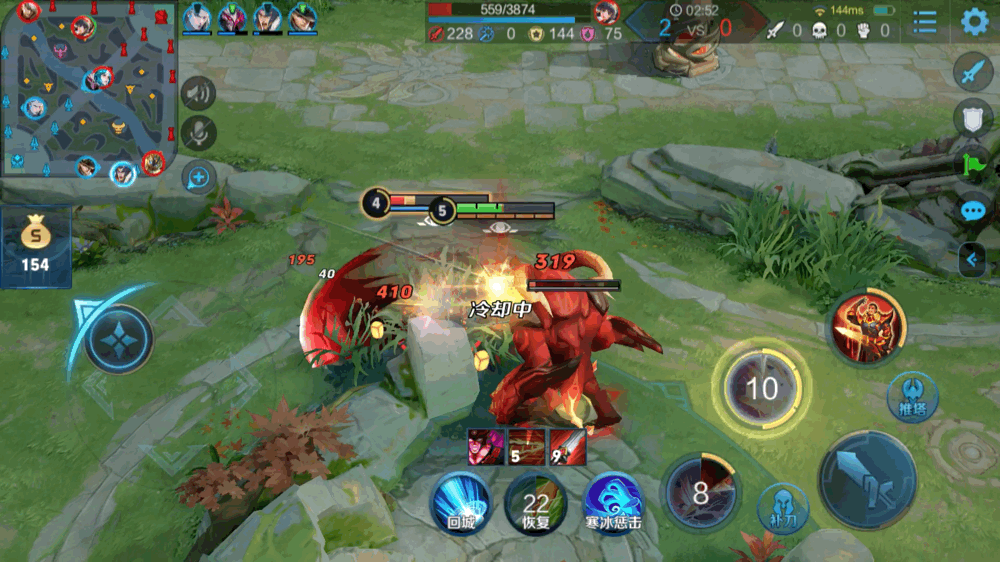Open the chat speech bubble
This screenshot has width=1000, height=562.
(x=973, y=211)
